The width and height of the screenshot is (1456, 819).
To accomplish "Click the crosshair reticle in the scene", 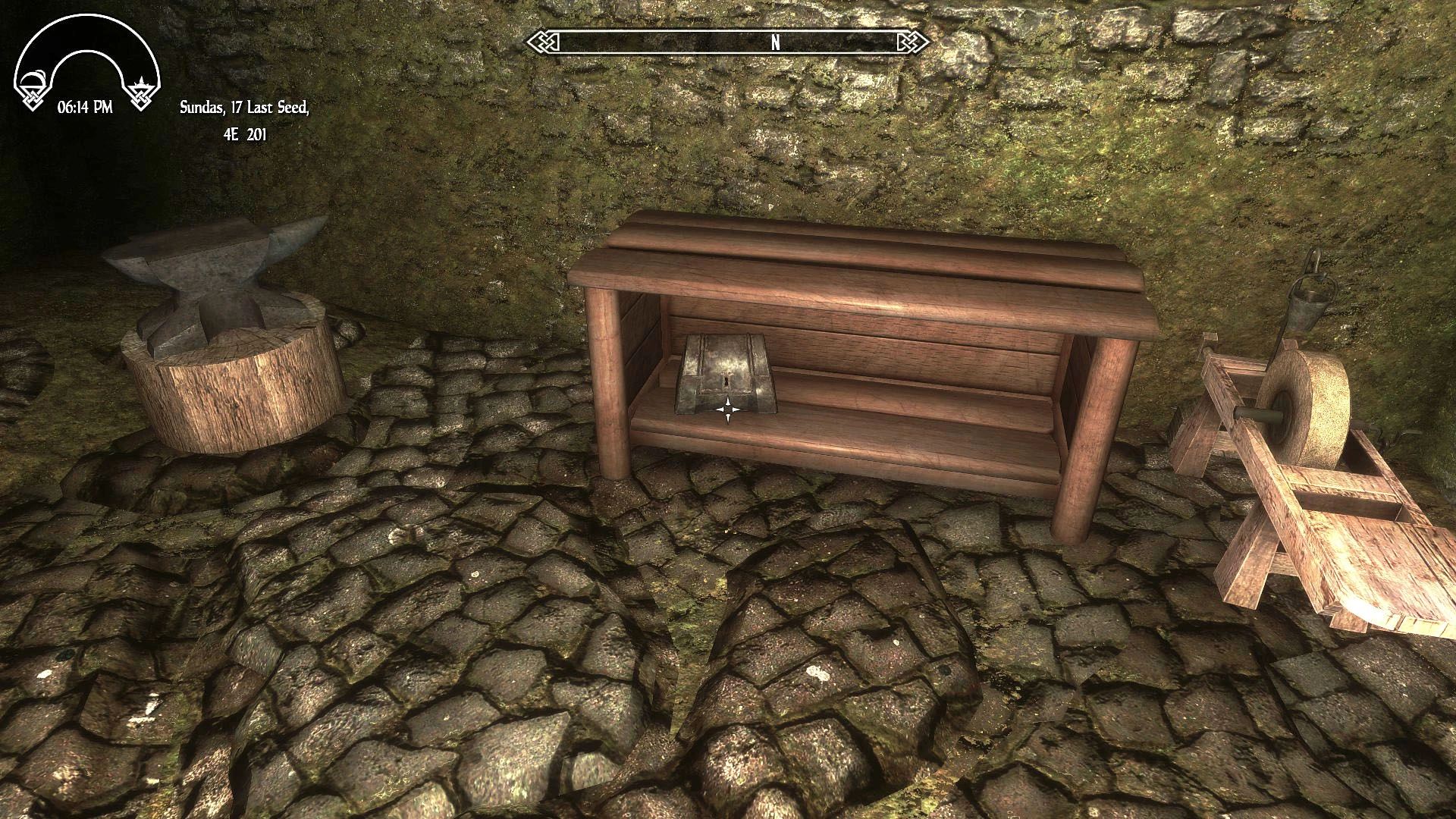I will [726, 409].
